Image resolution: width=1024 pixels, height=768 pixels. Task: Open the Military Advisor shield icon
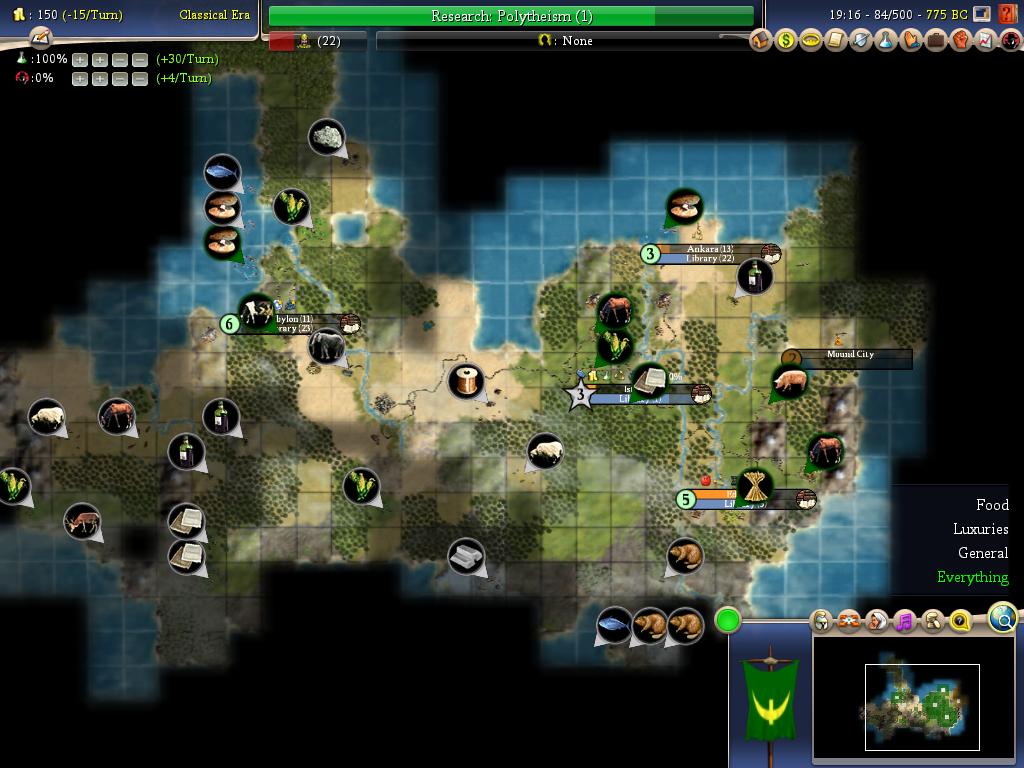pyautogui.click(x=861, y=41)
